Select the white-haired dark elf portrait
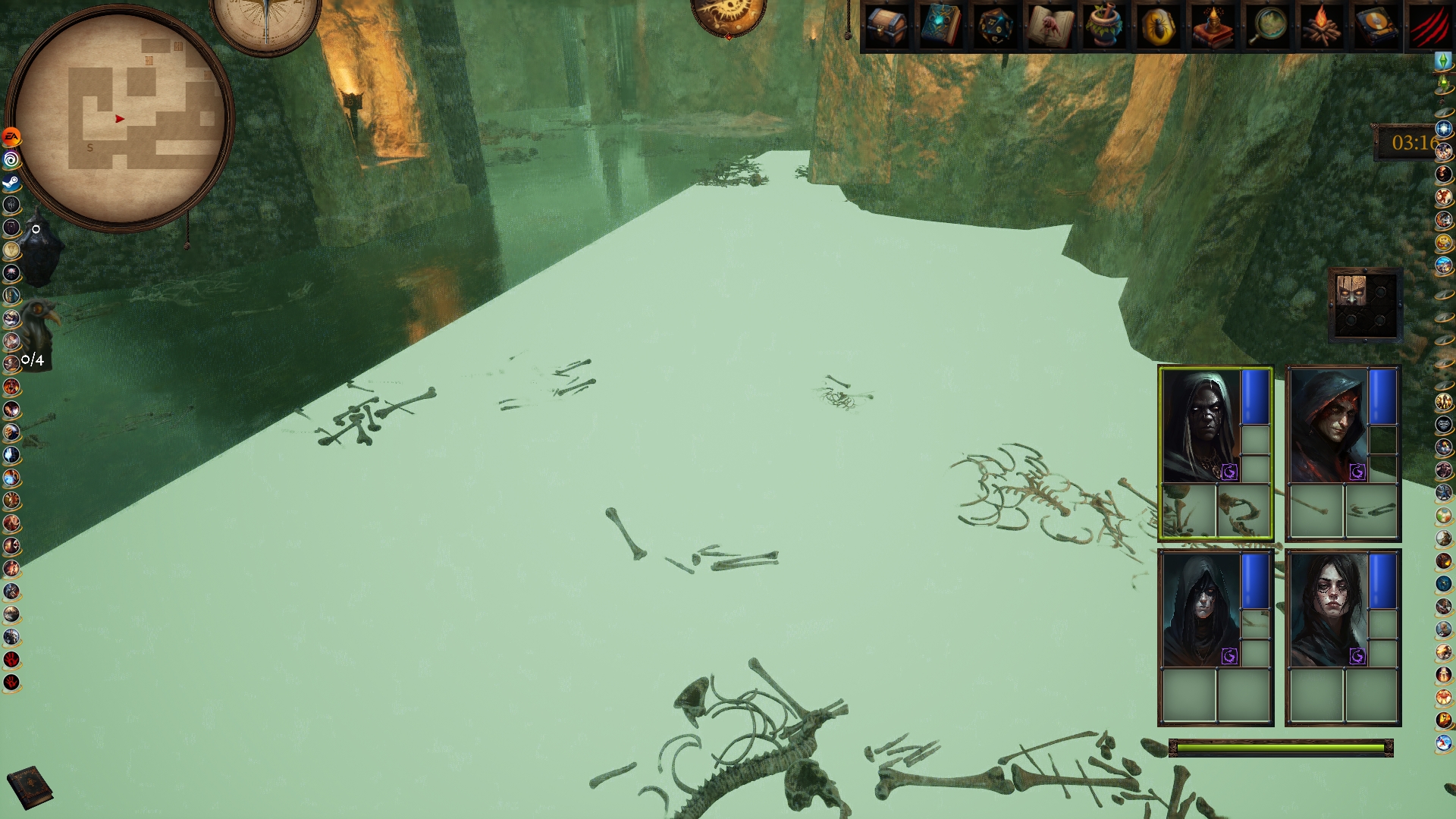The height and width of the screenshot is (819, 1456). (1200, 426)
